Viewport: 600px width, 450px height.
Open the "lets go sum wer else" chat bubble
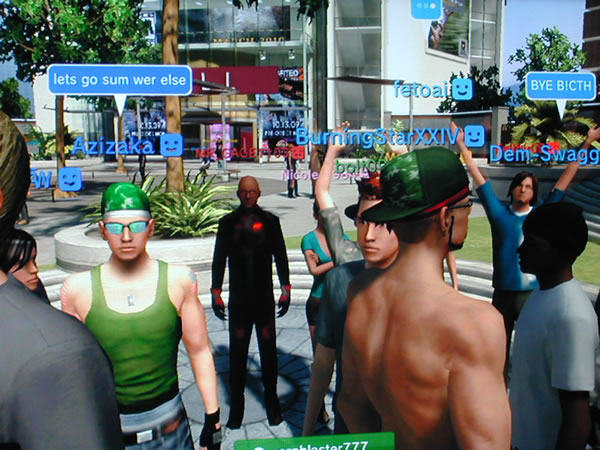[119, 80]
